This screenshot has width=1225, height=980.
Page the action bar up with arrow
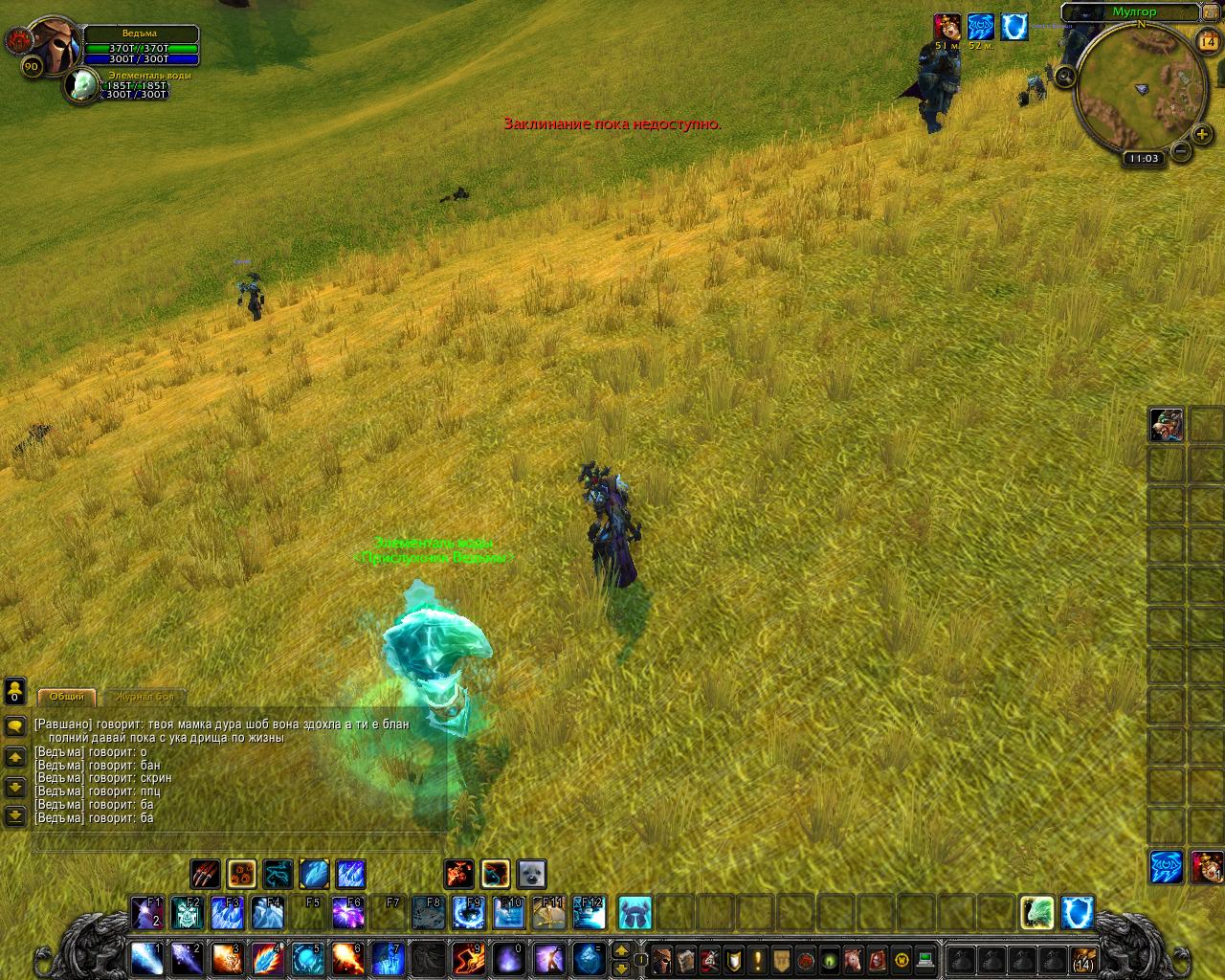point(620,952)
